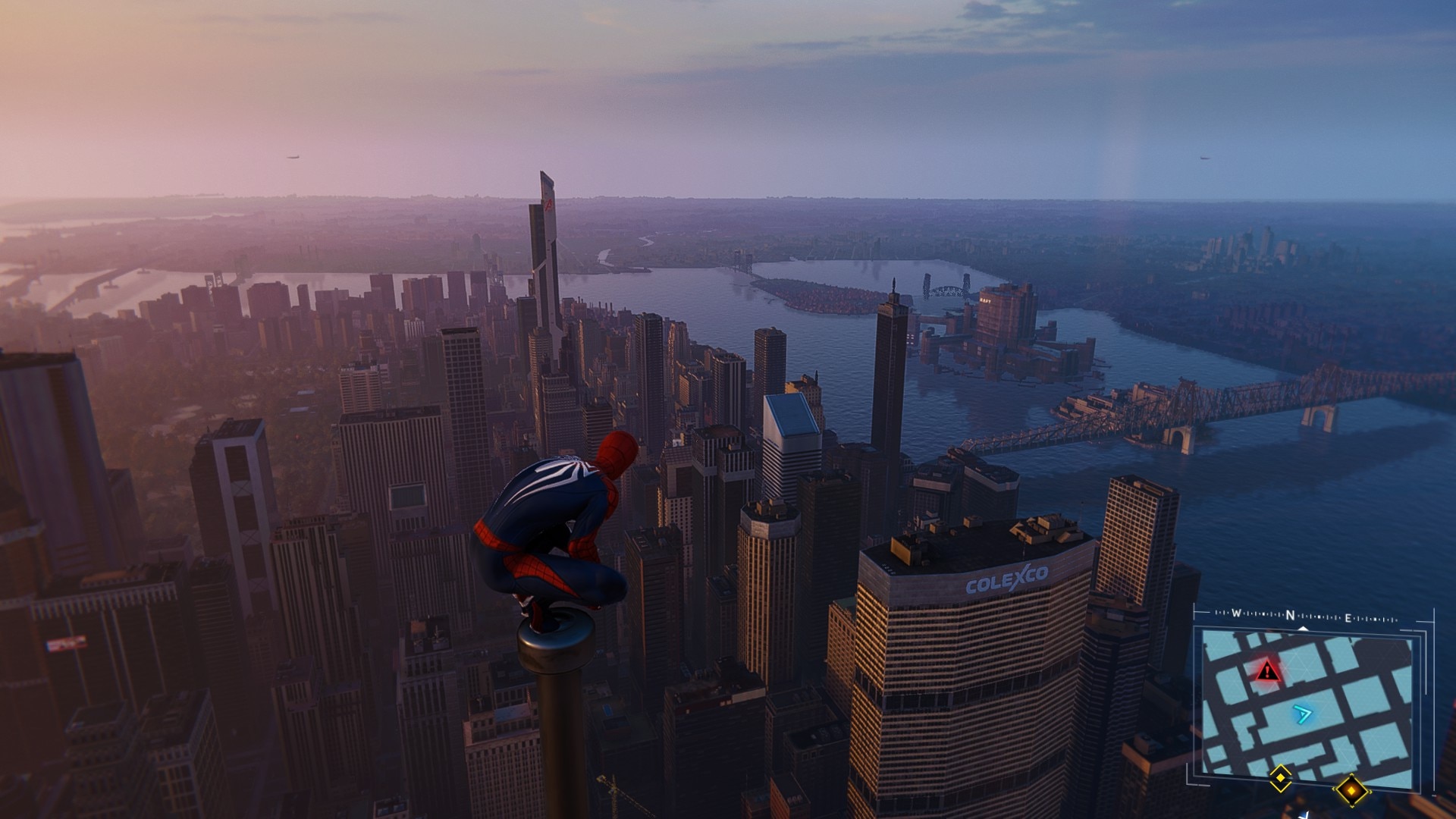Select the large orange-filled diamond mission marker
This screenshot has width=1456, height=819.
click(x=1351, y=791)
